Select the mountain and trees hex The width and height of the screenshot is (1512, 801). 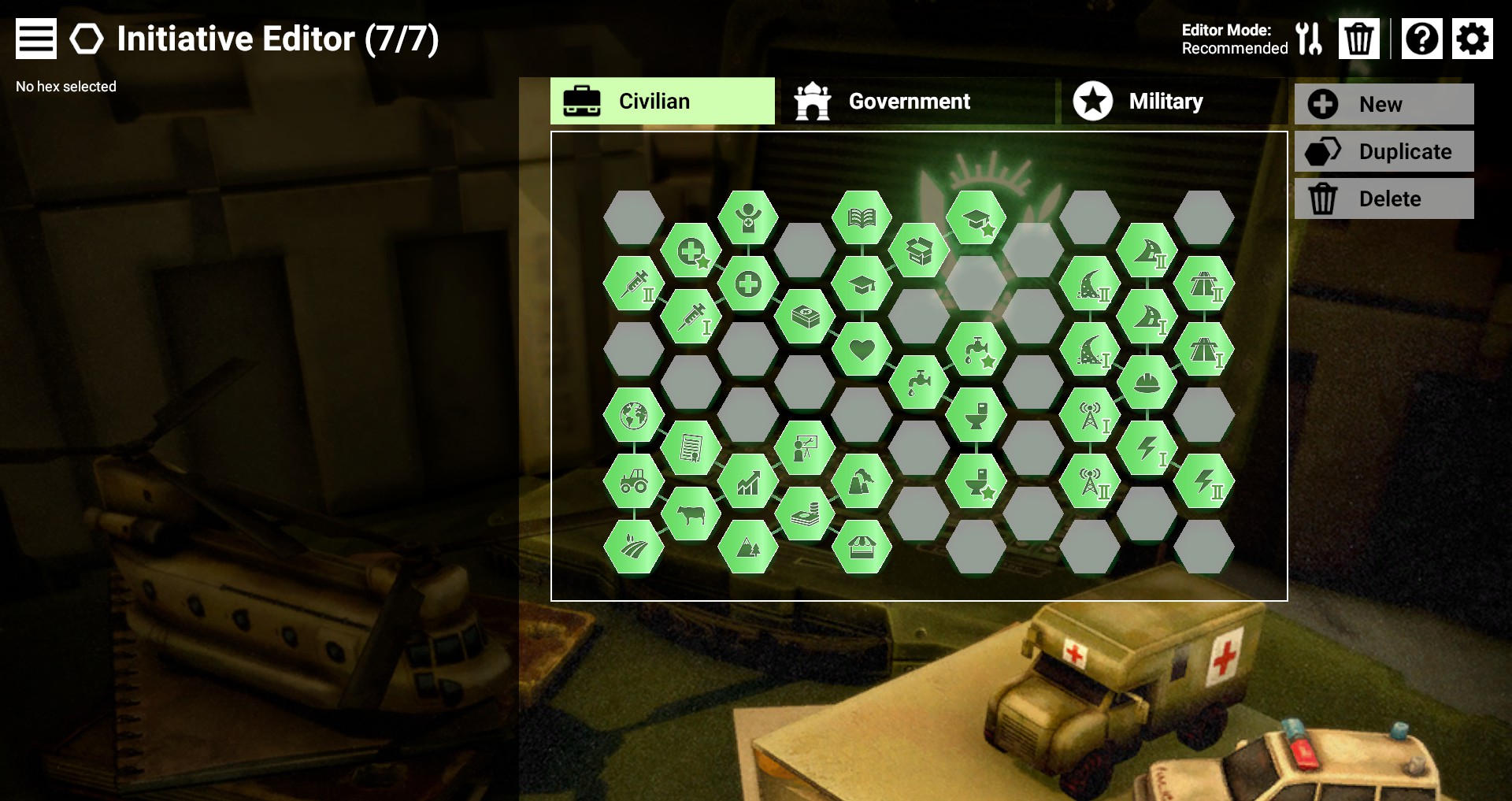[748, 547]
